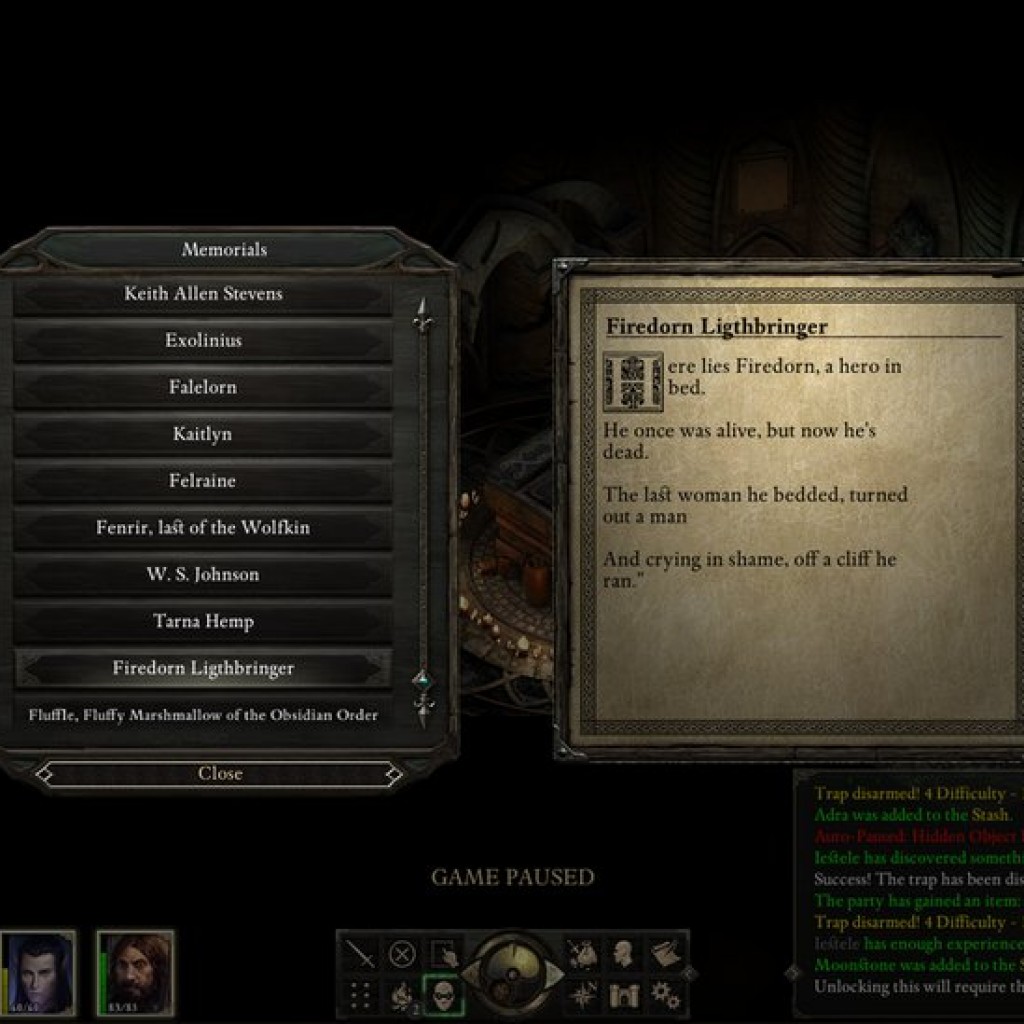Close the Memorials window
This screenshot has width=1024, height=1024.
pyautogui.click(x=220, y=773)
